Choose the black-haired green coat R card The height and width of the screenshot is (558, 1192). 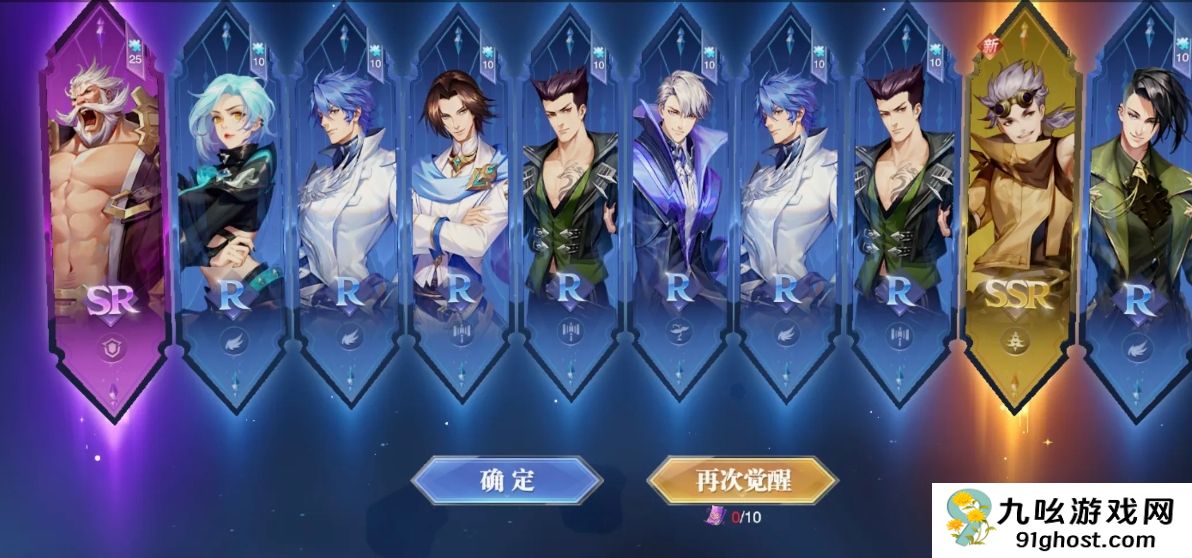coord(1138,210)
